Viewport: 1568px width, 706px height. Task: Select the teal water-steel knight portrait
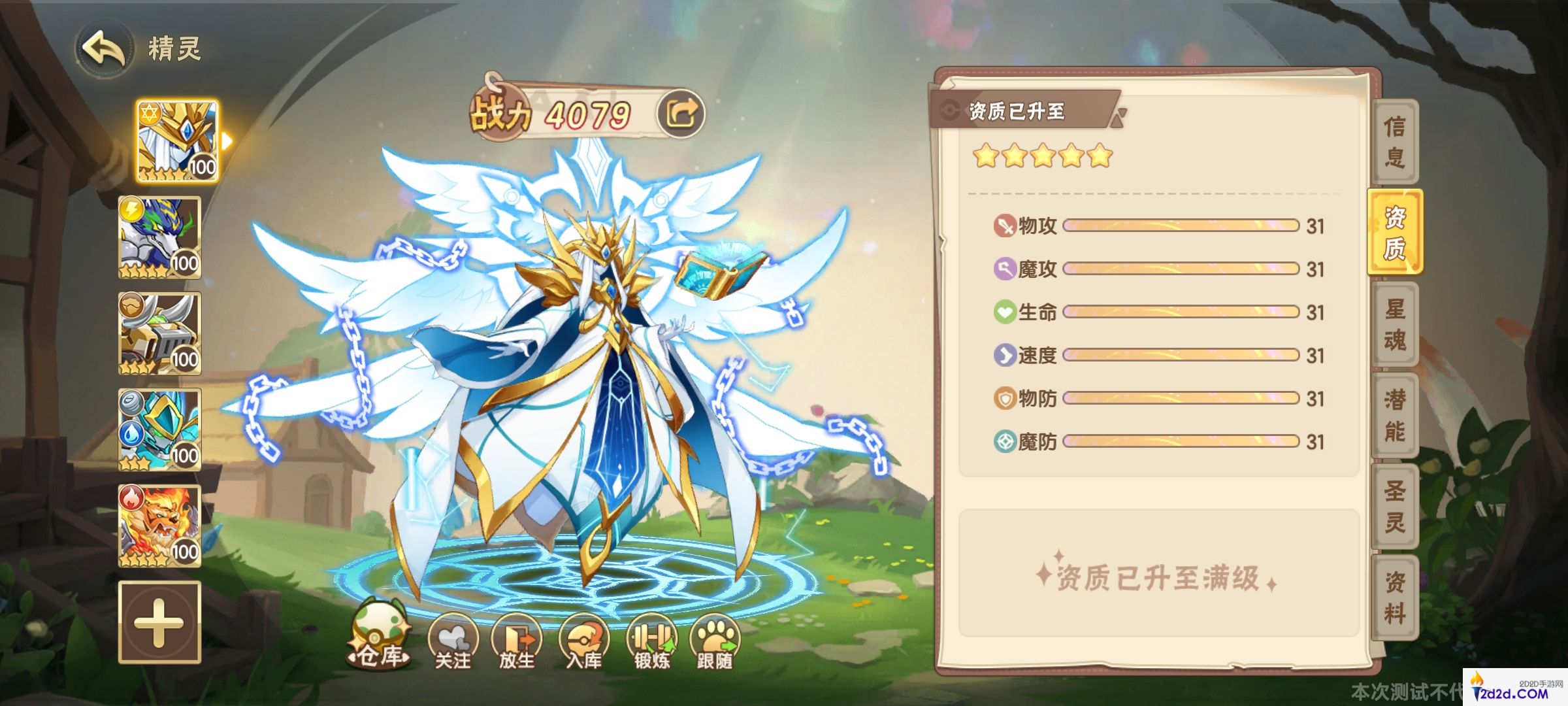pos(159,429)
